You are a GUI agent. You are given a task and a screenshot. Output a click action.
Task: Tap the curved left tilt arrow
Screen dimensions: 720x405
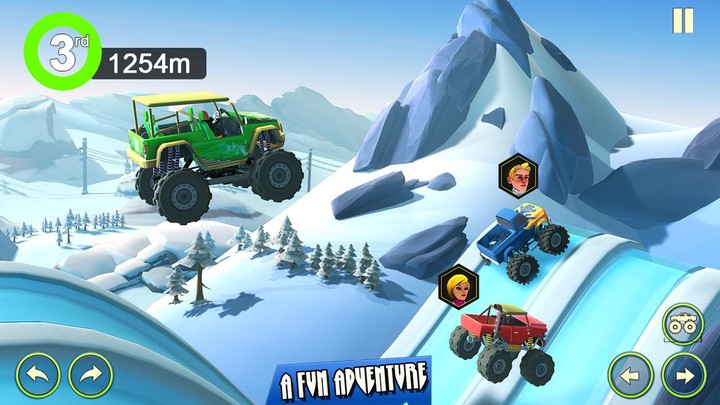click(38, 375)
